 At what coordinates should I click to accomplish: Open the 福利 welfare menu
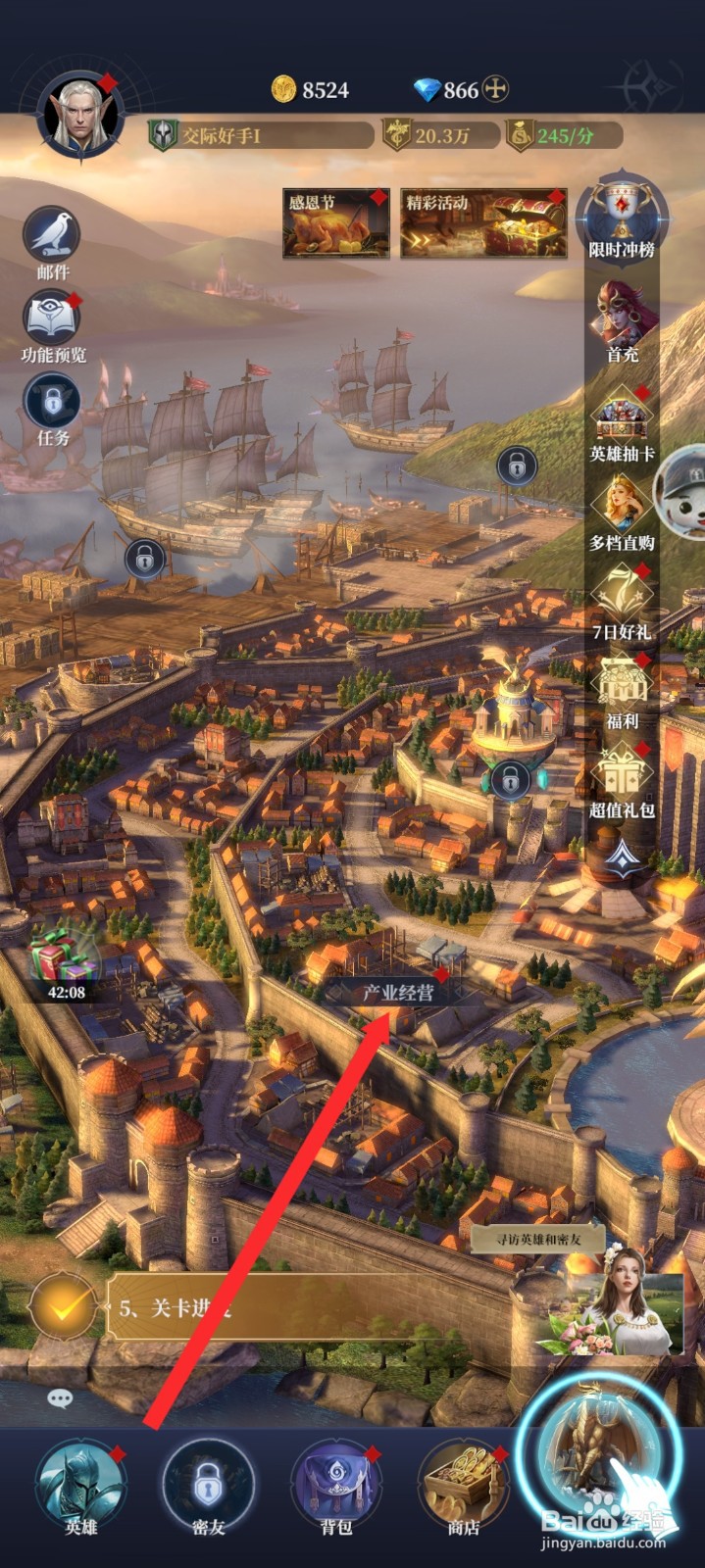click(x=622, y=689)
